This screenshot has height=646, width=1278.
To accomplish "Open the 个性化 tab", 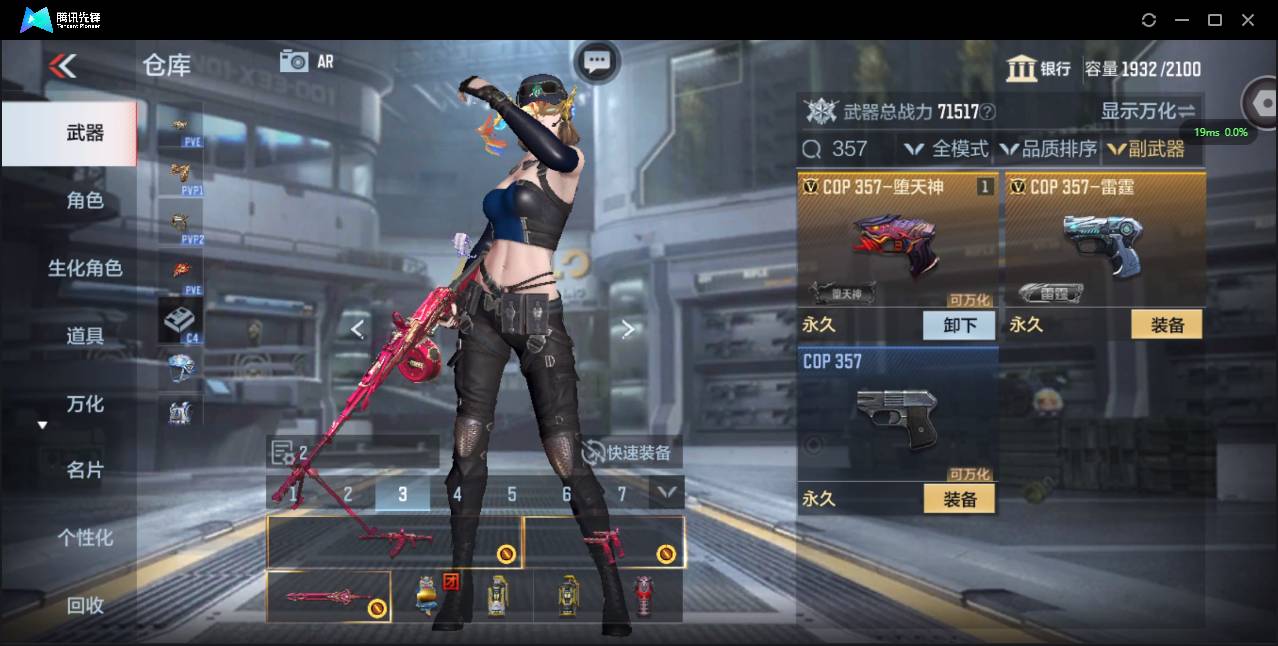I will click(x=84, y=537).
